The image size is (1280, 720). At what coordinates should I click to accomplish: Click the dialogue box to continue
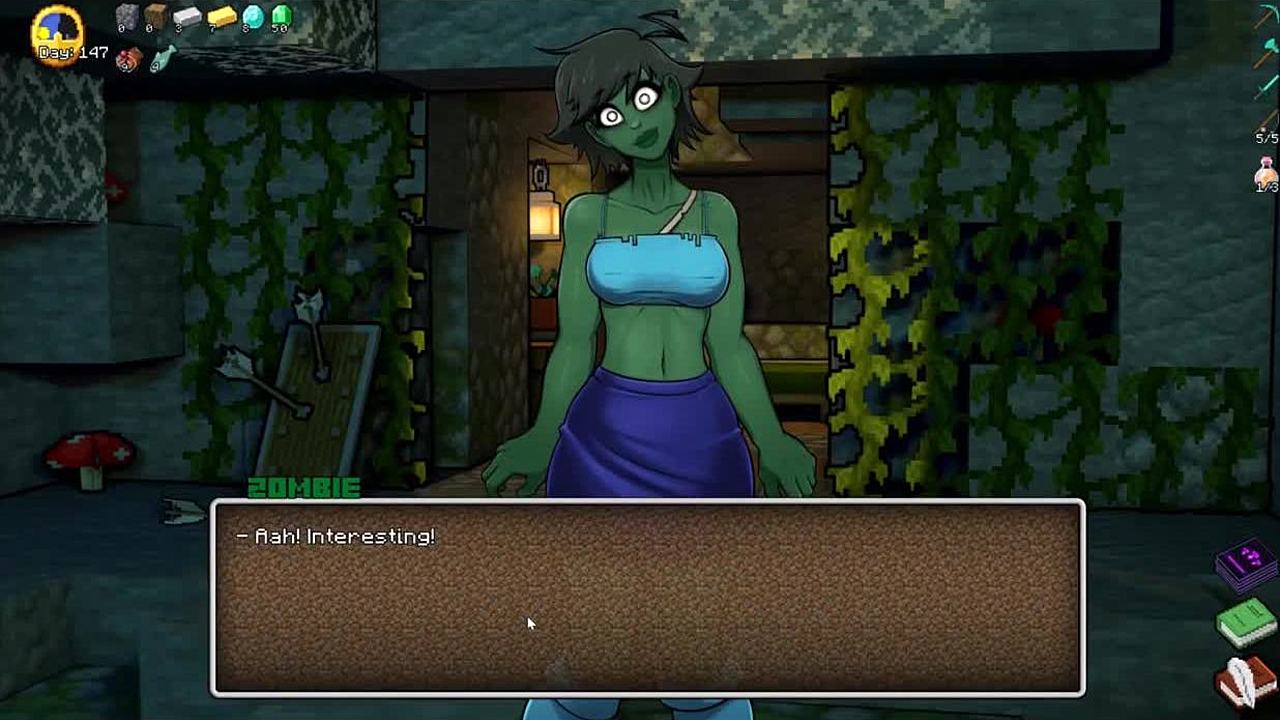pyautogui.click(x=647, y=597)
